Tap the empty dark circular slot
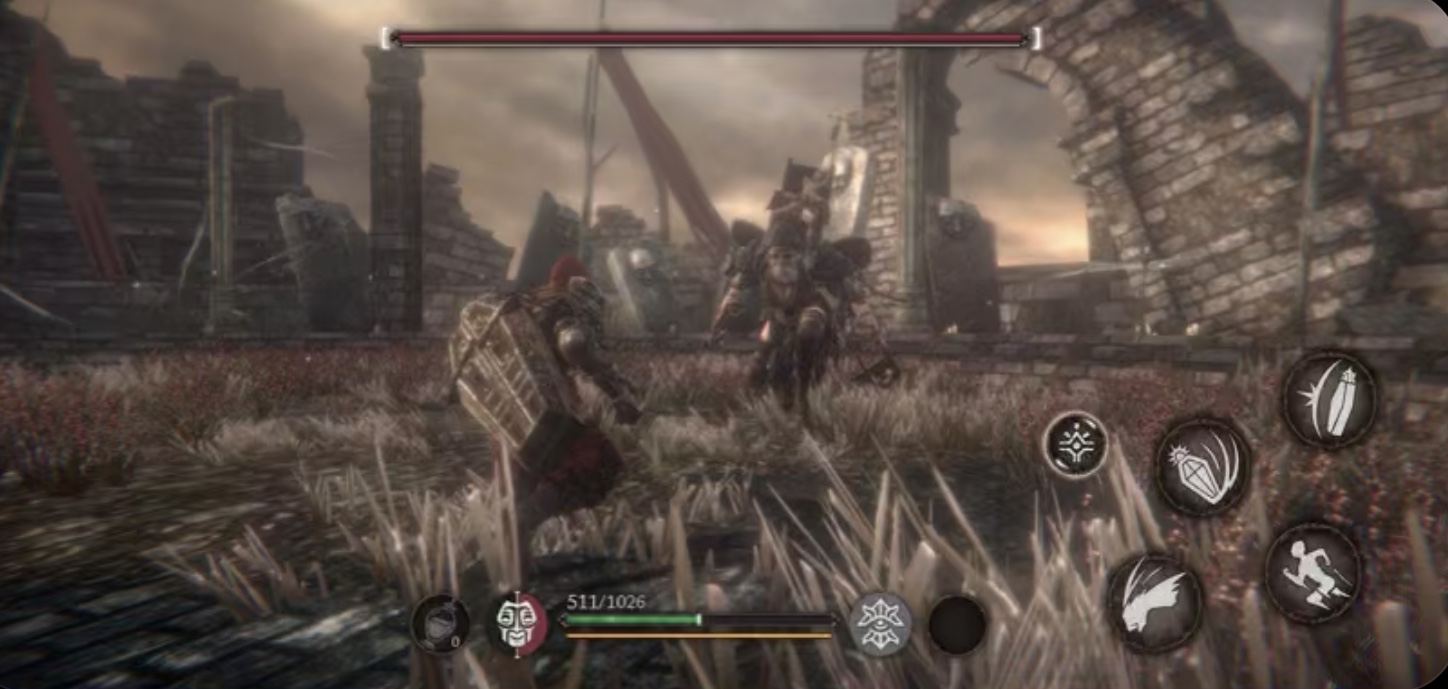The image size is (1448, 689). coord(957,625)
